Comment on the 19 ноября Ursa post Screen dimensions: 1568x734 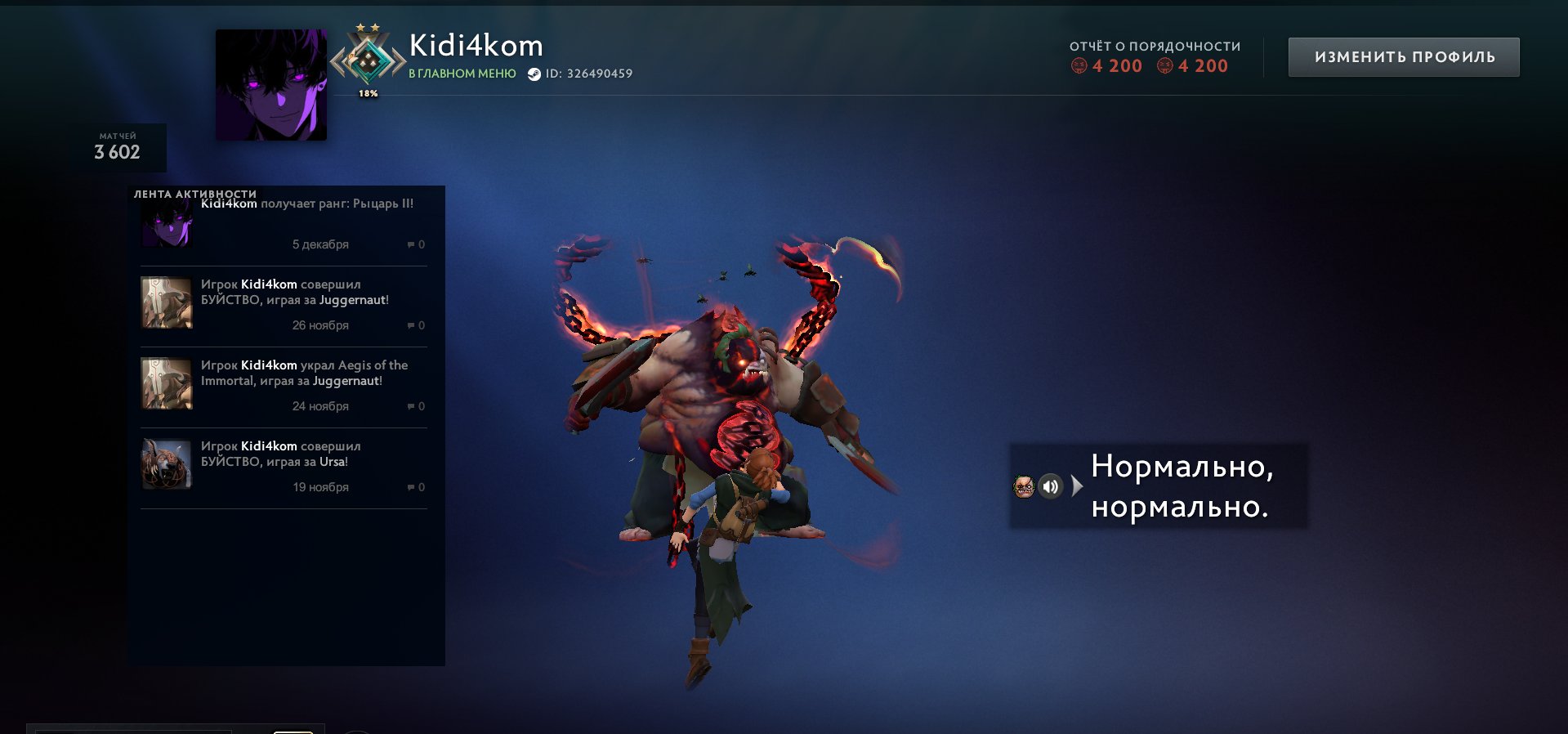point(416,487)
